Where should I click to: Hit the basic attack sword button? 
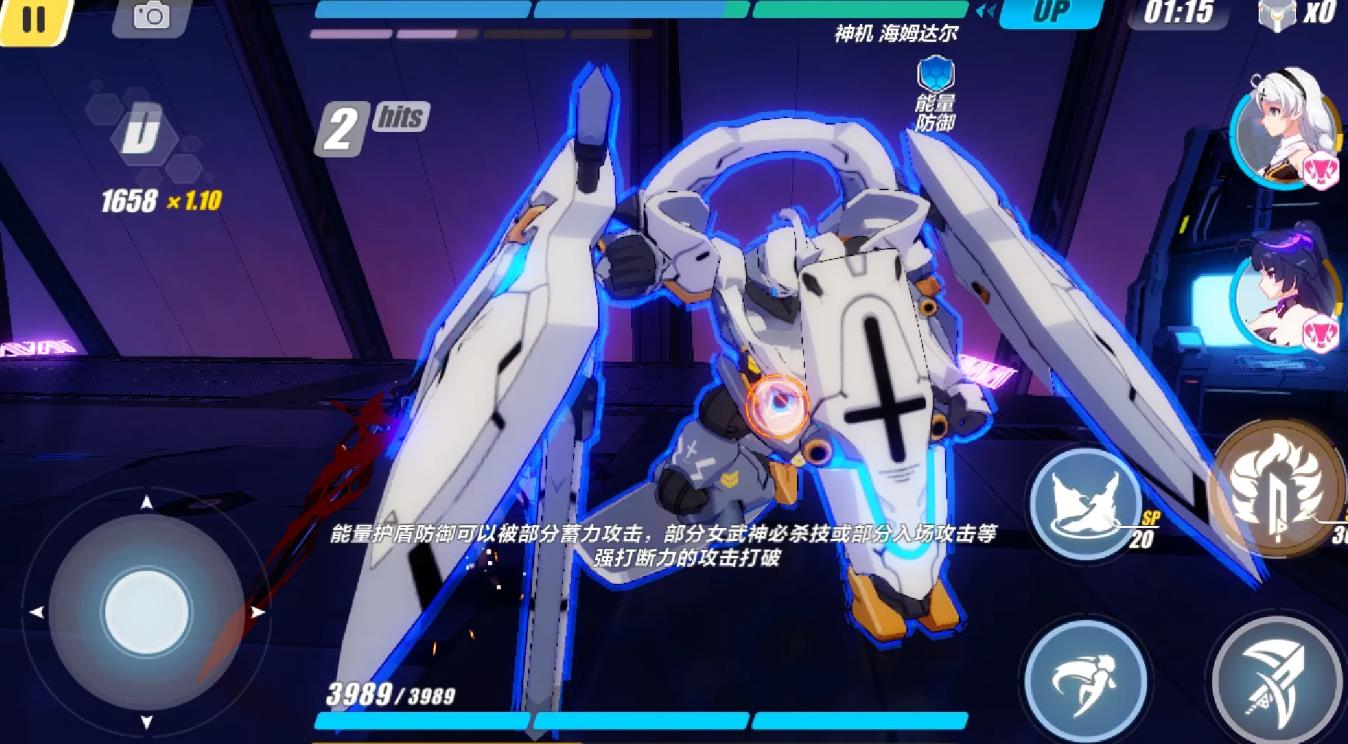coord(1277,680)
